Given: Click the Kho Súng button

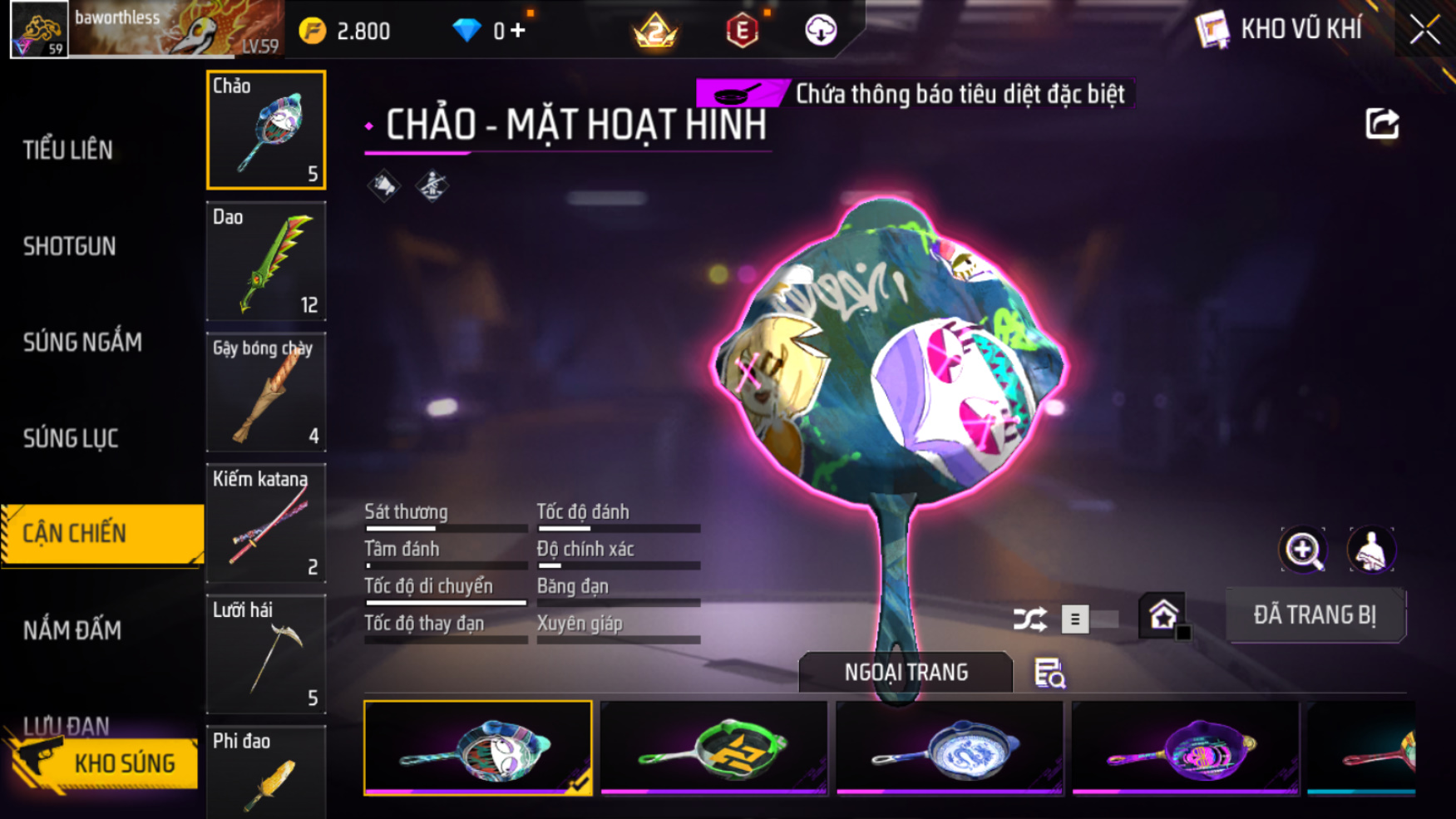Looking at the screenshot, I should coord(104,763).
